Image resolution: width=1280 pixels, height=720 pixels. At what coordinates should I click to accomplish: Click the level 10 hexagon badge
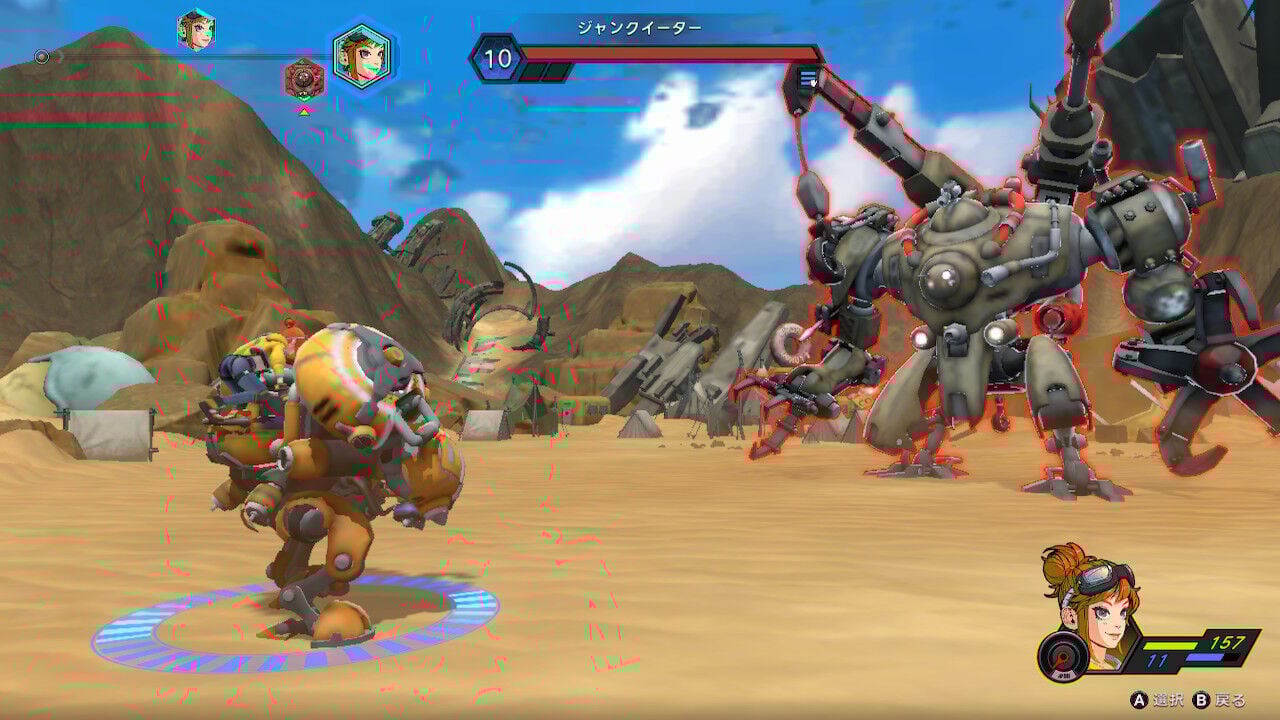tap(497, 57)
